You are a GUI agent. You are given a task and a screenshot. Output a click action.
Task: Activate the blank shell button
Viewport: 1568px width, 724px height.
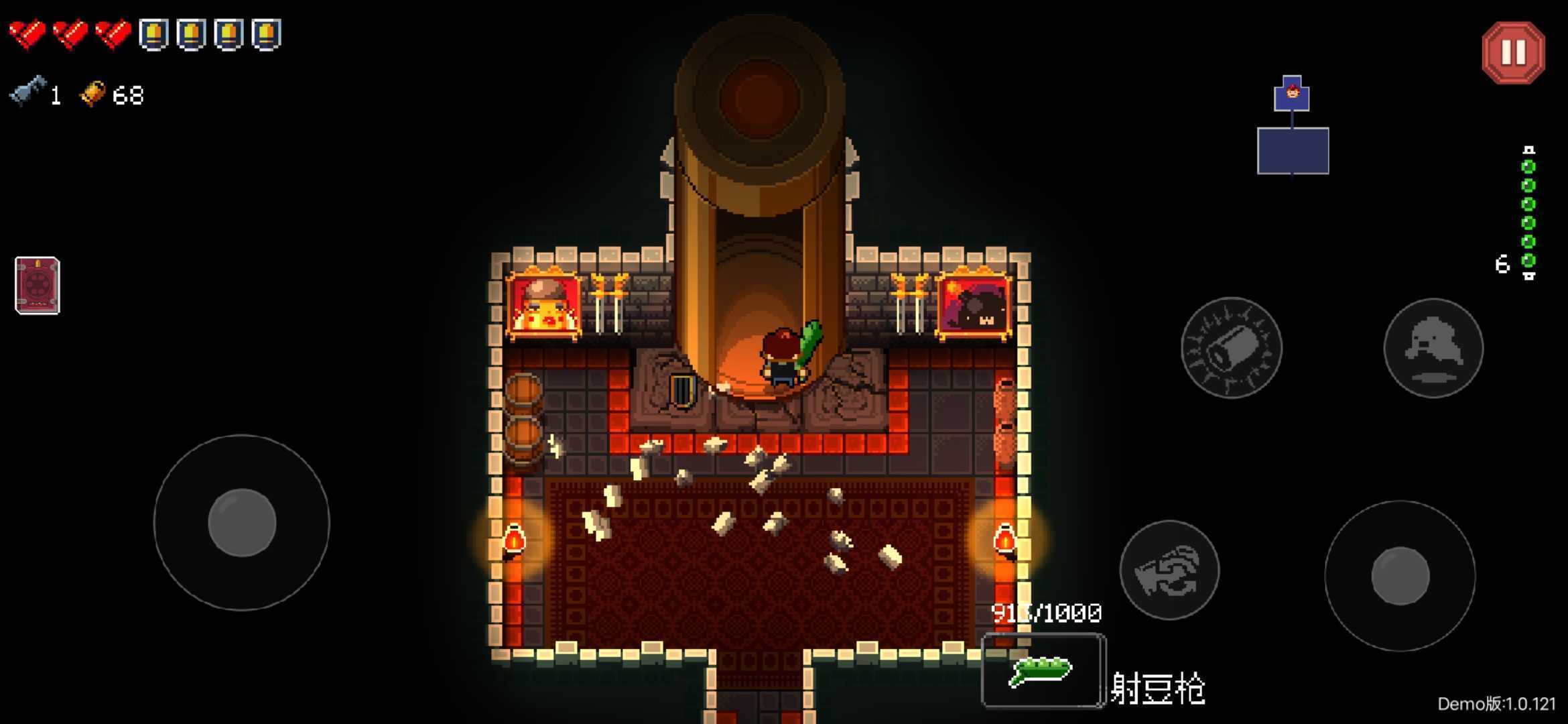pyautogui.click(x=1231, y=348)
